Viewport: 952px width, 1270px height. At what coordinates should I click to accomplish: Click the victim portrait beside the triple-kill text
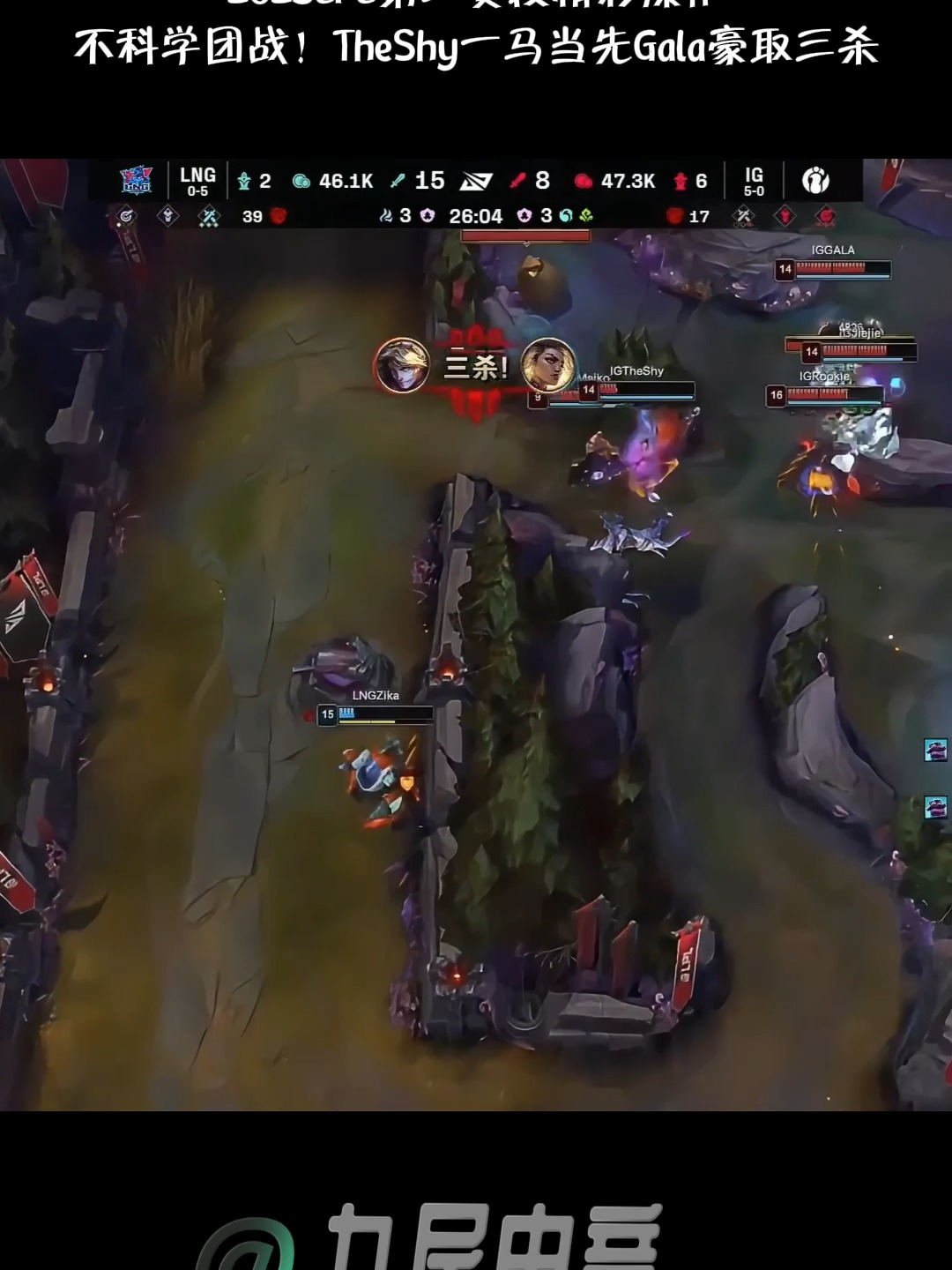point(548,365)
